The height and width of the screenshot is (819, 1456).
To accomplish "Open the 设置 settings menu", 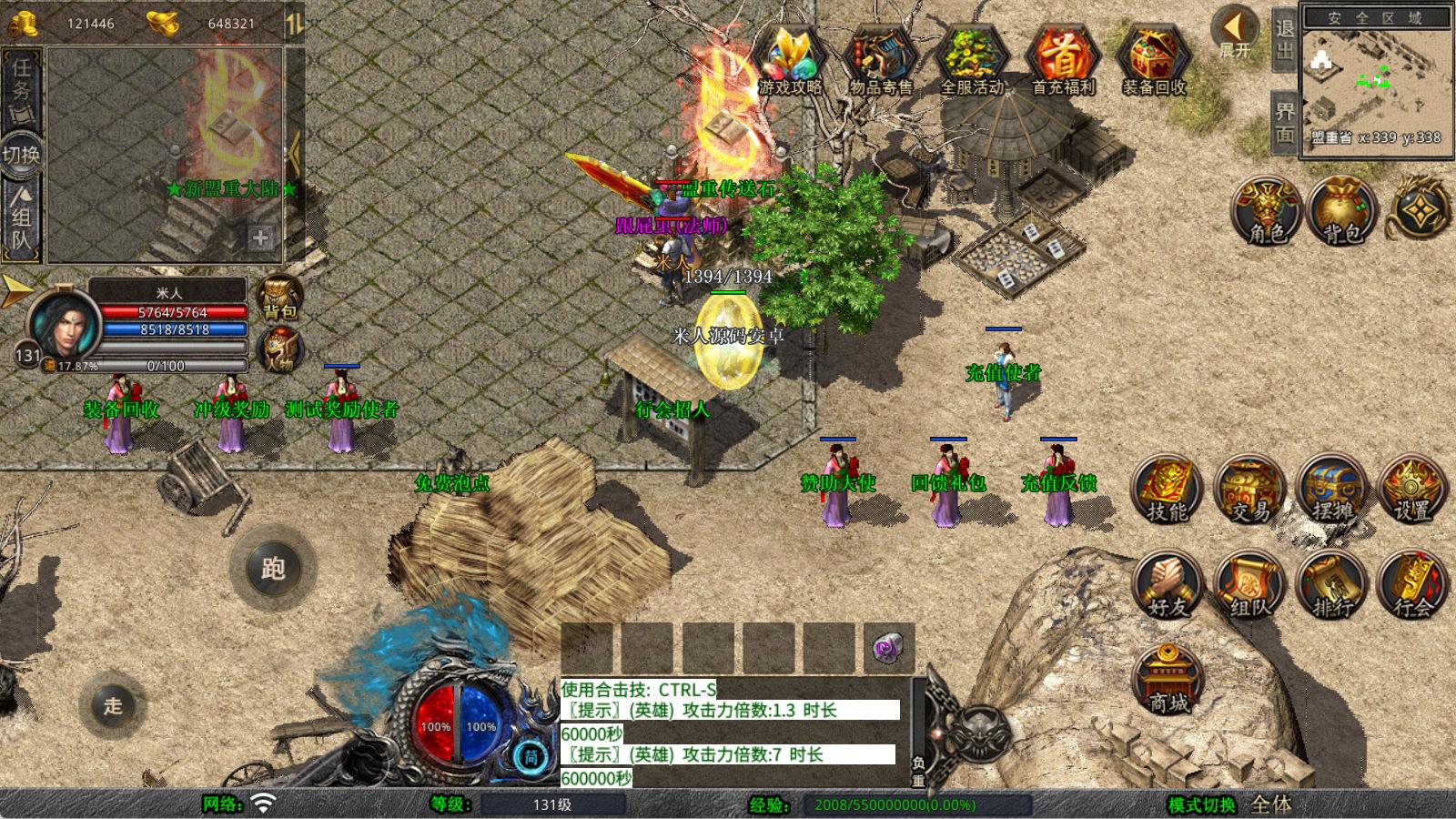I will coord(1412,490).
